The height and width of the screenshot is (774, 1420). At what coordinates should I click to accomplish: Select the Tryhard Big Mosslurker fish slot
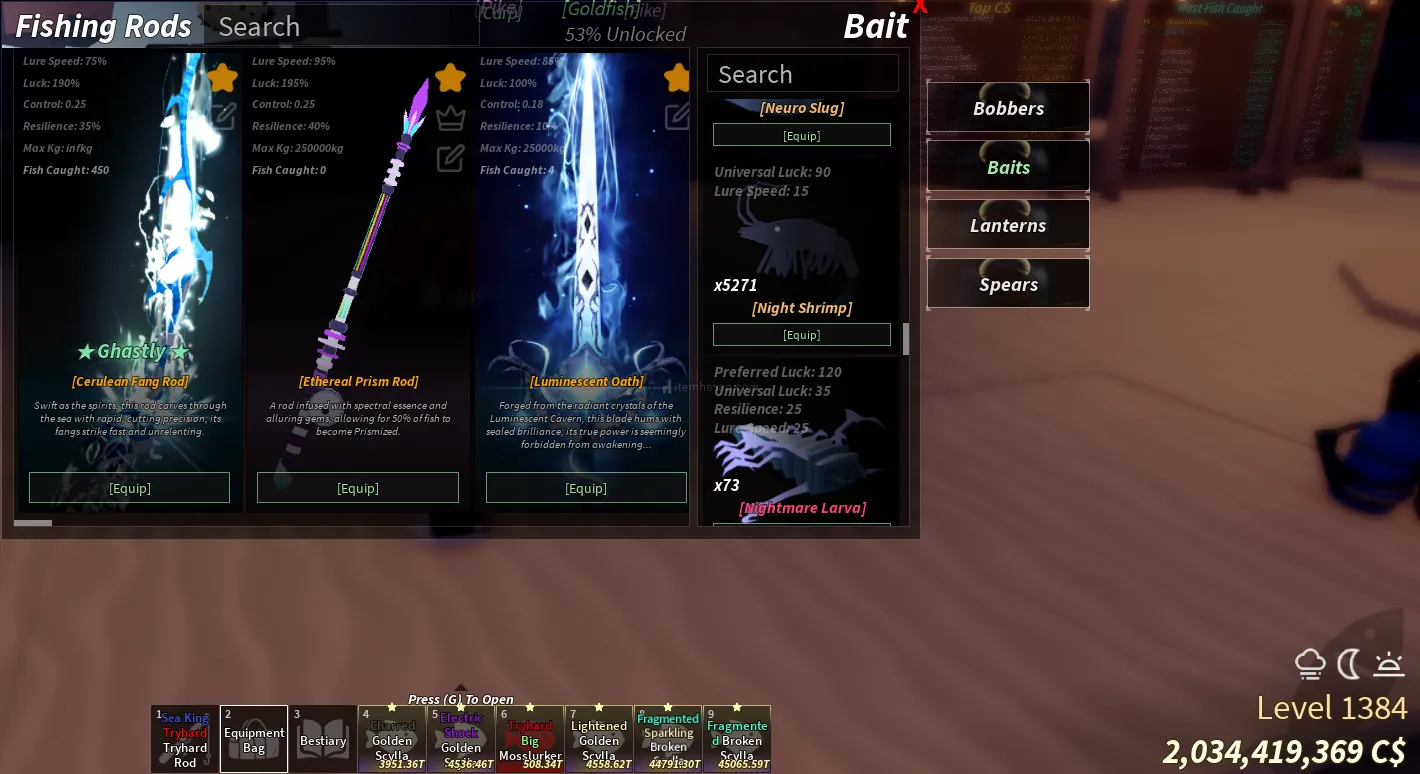pos(530,740)
